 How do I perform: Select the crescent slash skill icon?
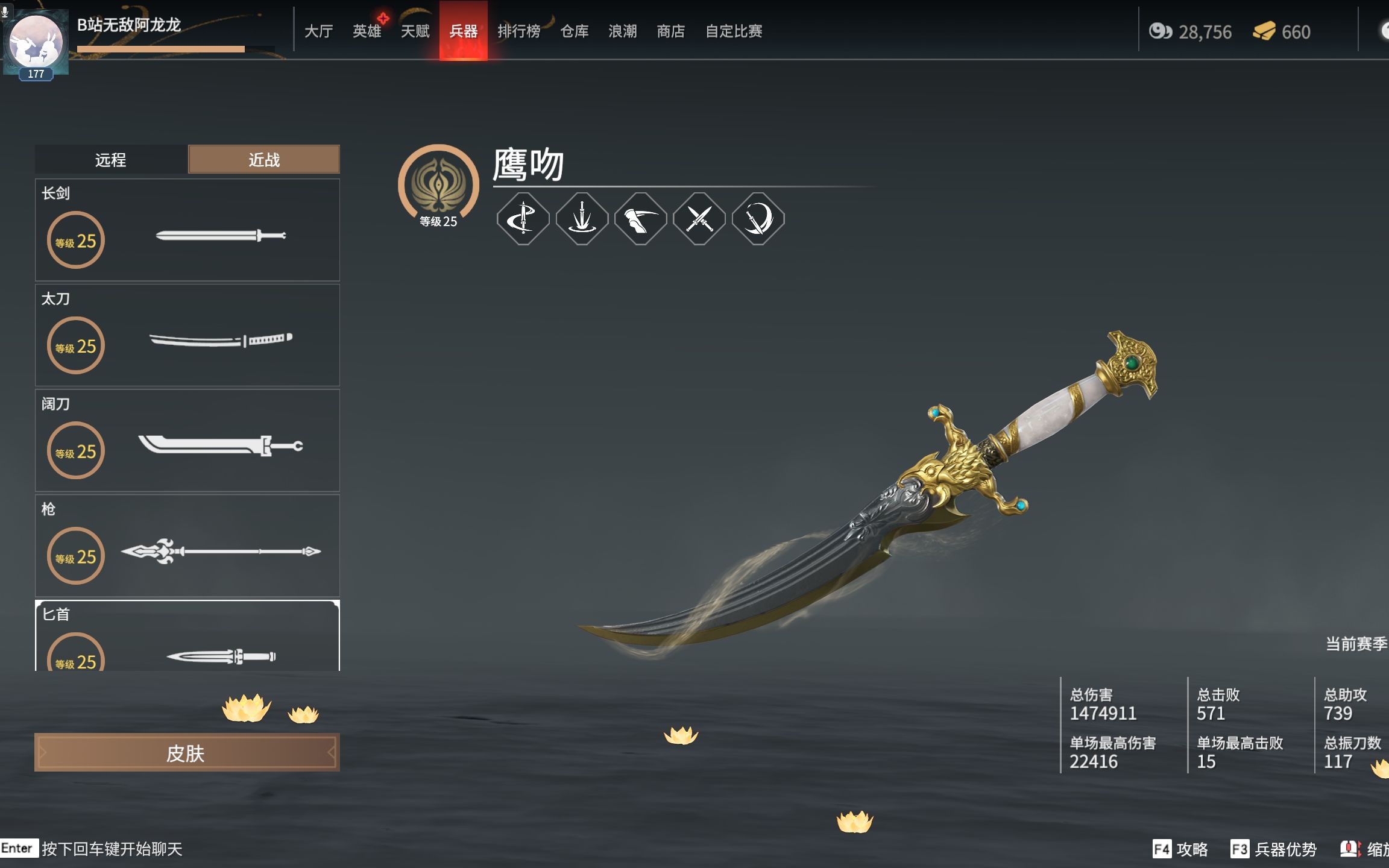[x=757, y=219]
